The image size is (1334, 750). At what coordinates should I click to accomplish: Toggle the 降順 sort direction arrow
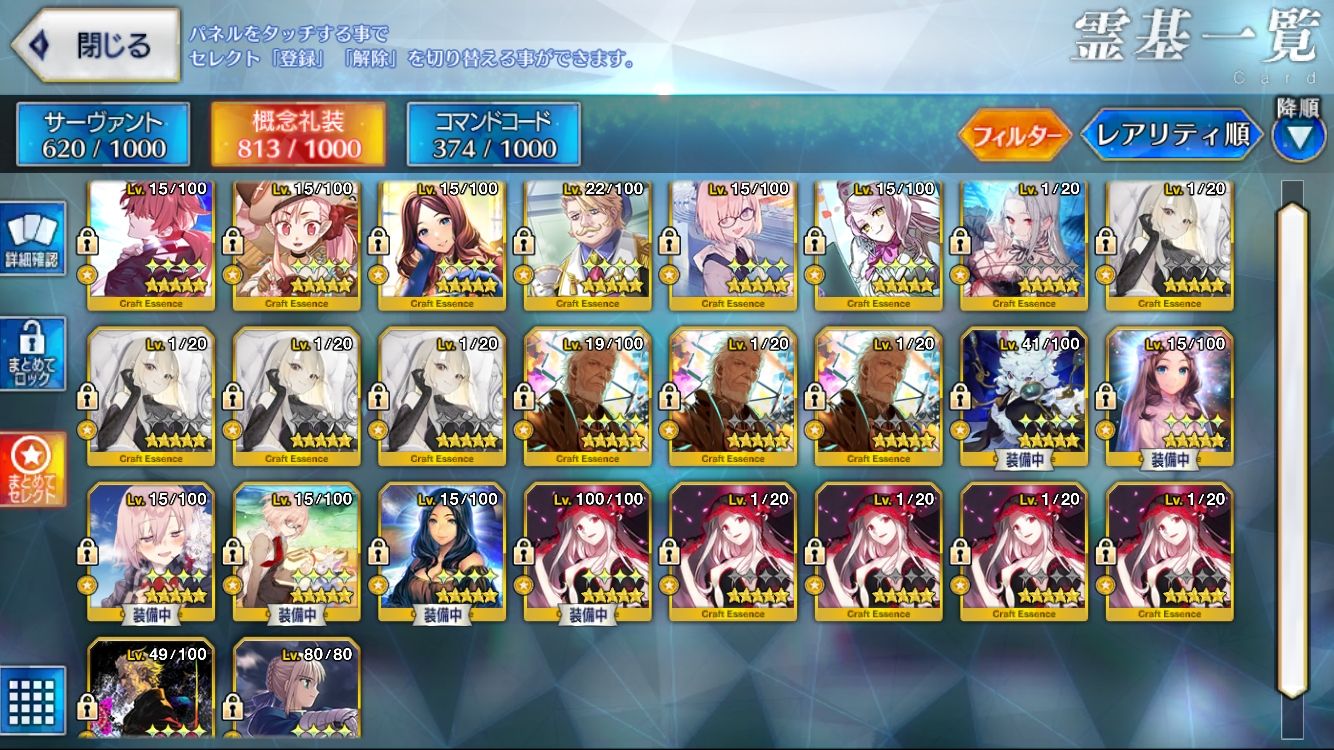coord(1298,137)
